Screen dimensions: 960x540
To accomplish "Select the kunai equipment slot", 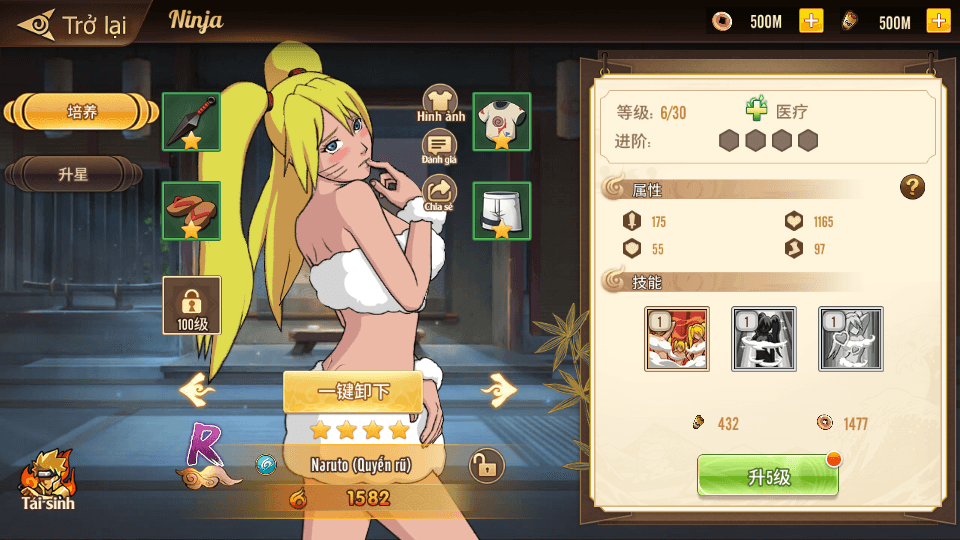I will click(x=191, y=122).
